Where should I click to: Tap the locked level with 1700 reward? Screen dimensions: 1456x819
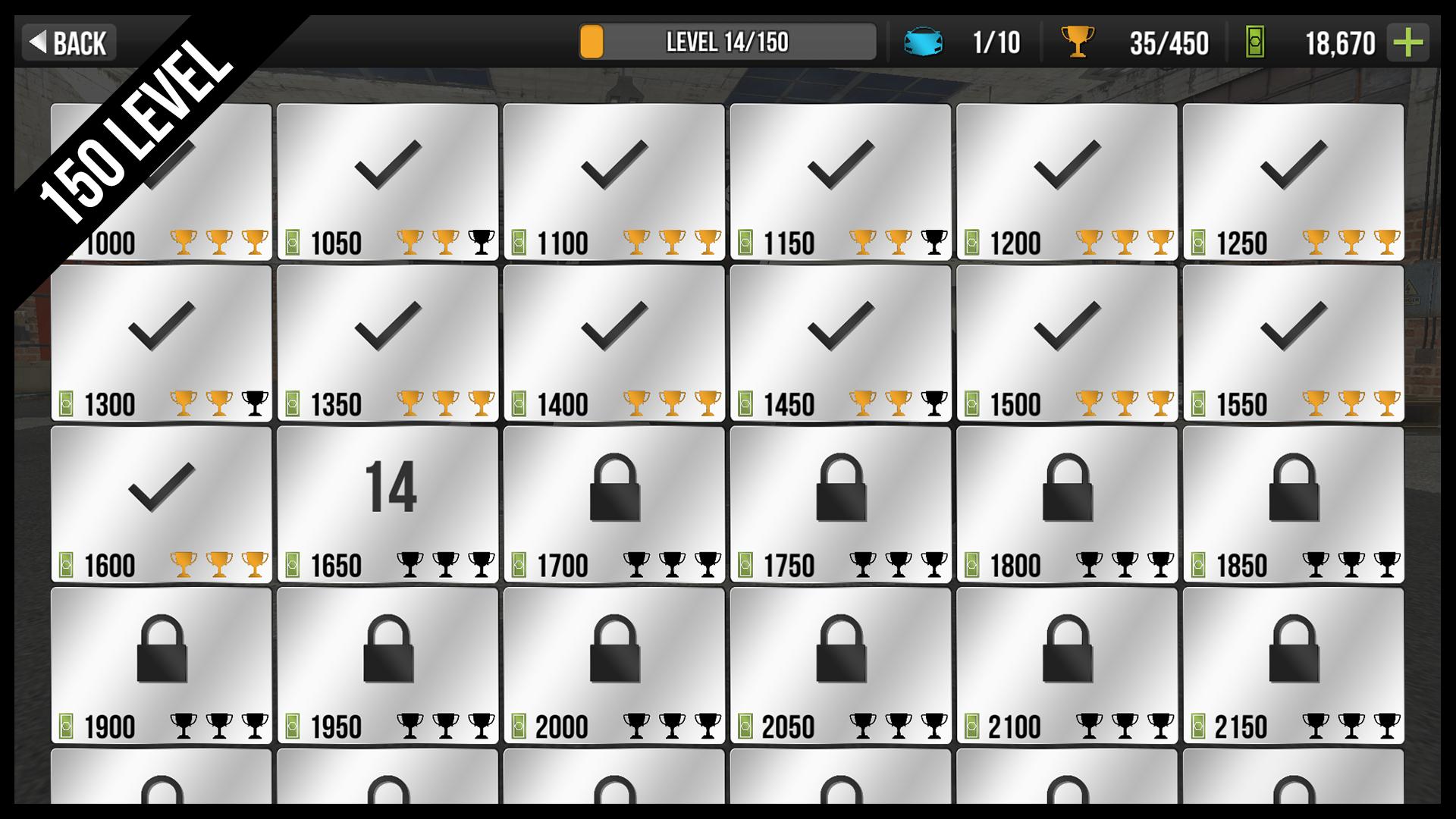pyautogui.click(x=613, y=504)
